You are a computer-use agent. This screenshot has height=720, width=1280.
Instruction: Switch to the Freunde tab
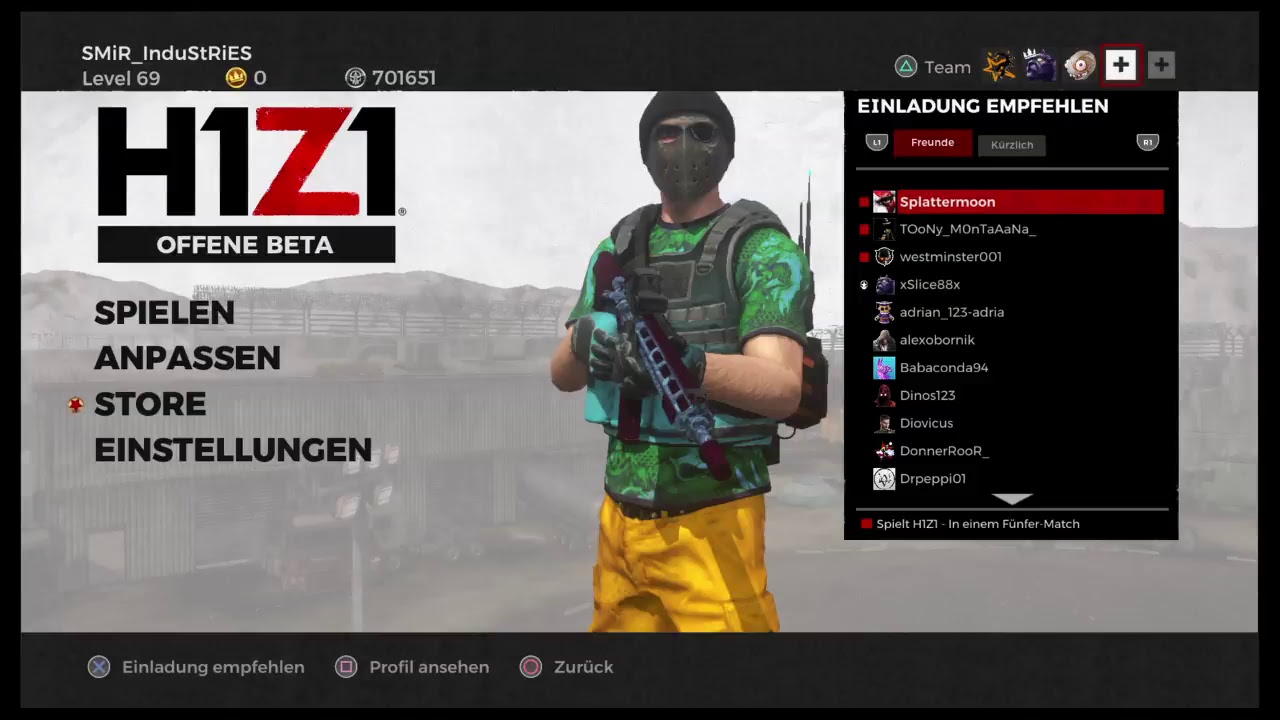[932, 143]
